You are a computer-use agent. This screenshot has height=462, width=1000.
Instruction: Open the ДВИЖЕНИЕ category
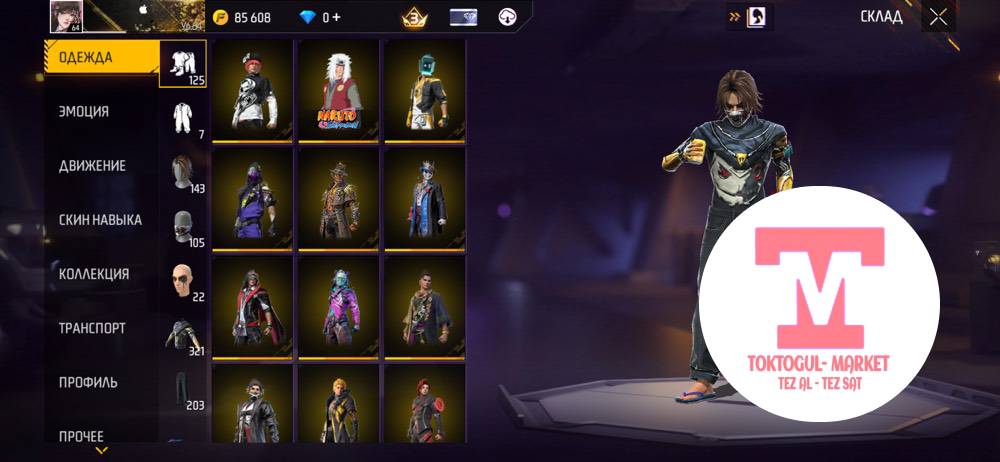click(x=92, y=166)
